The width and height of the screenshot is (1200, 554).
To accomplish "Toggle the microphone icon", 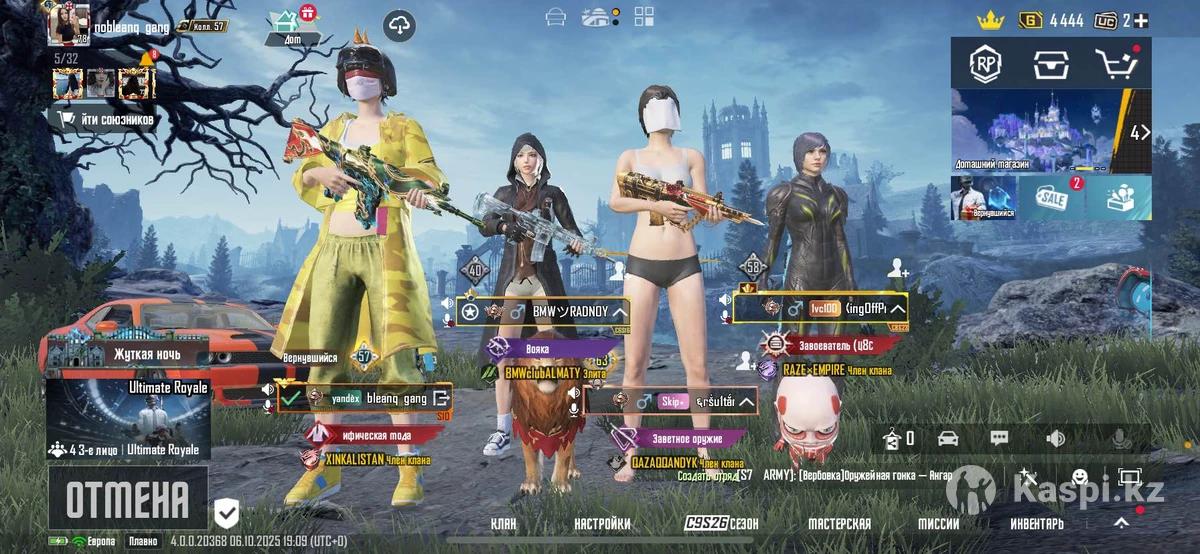I will (1120, 438).
